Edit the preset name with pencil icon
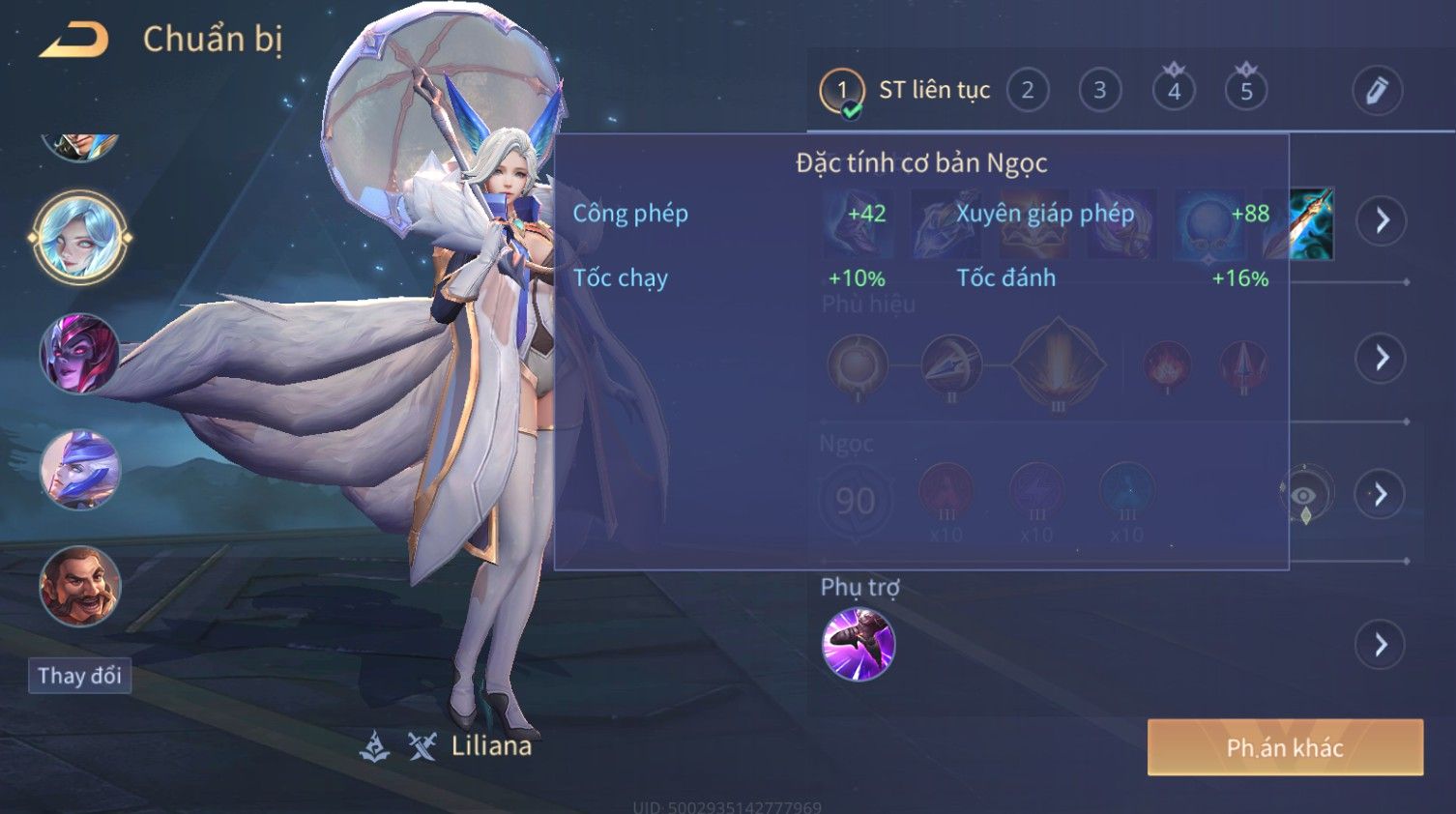 click(x=1377, y=91)
